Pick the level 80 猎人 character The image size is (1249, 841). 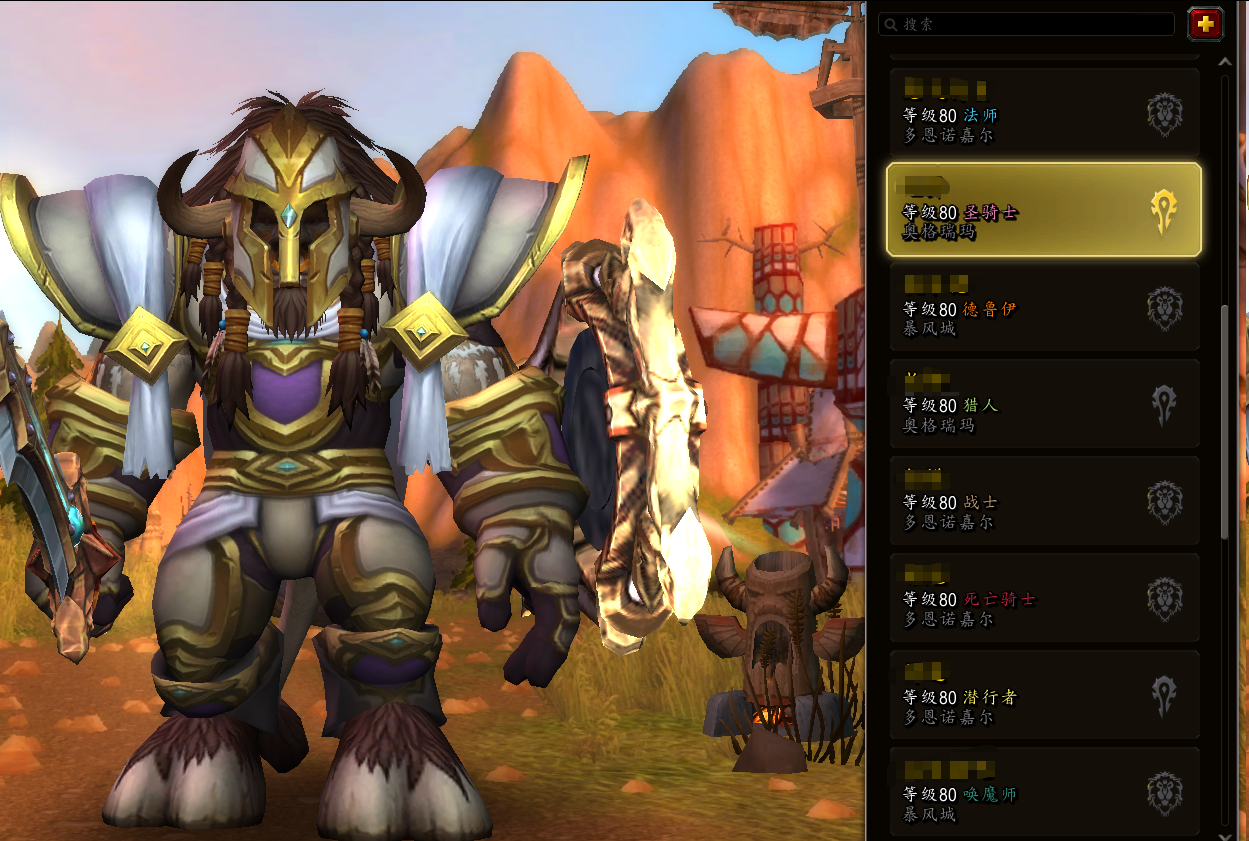tap(1043, 404)
